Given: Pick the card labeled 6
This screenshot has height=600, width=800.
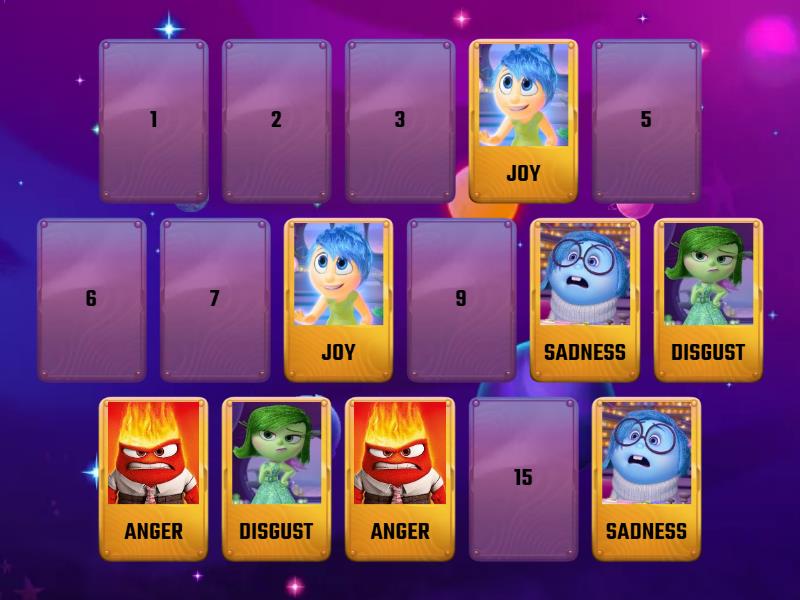Looking at the screenshot, I should click(91, 299).
